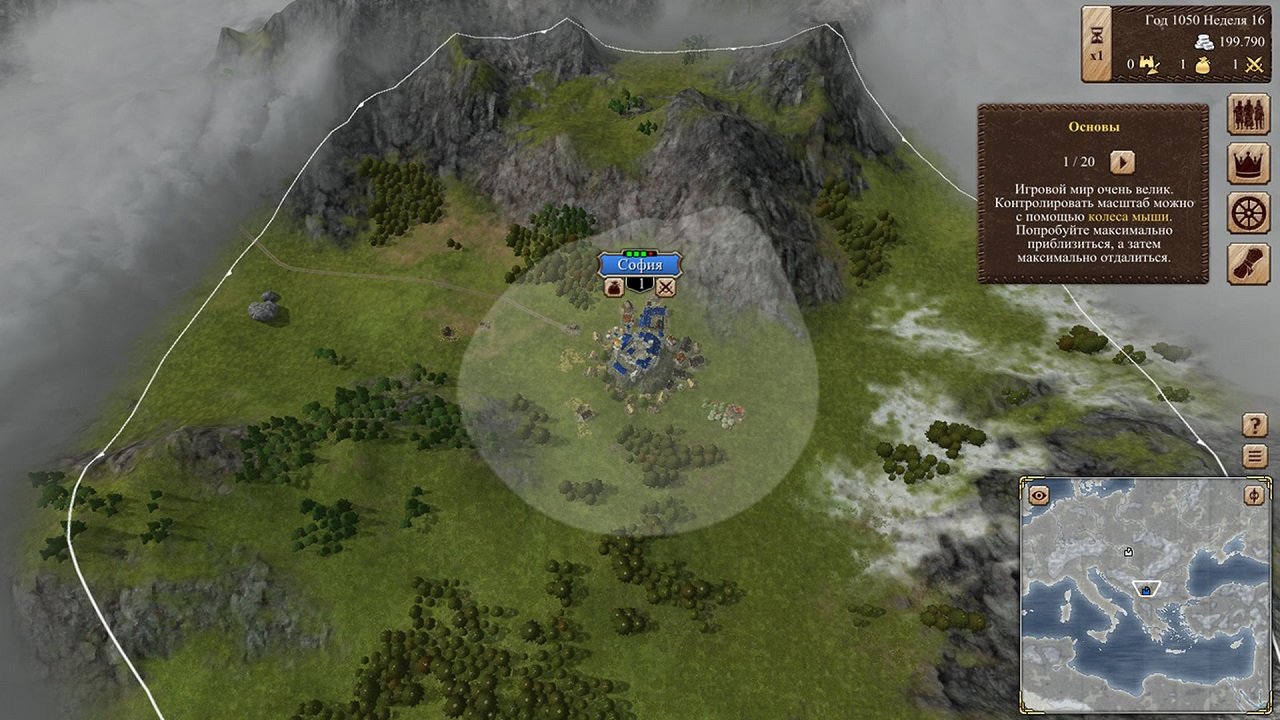Viewport: 1280px width, 720px height.
Task: Toggle the eye icon on the minimap
Action: (1037, 493)
